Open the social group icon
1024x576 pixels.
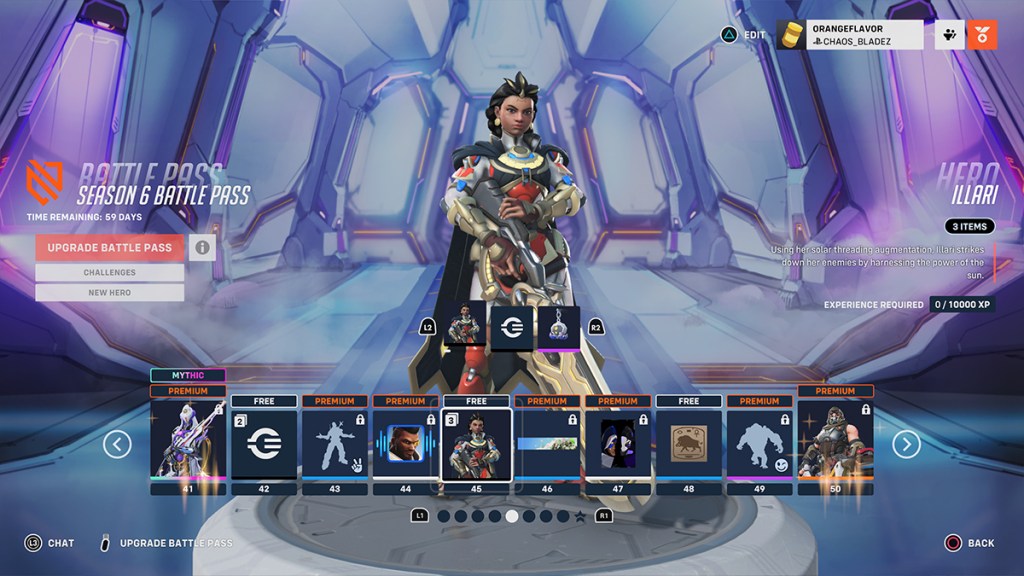949,35
